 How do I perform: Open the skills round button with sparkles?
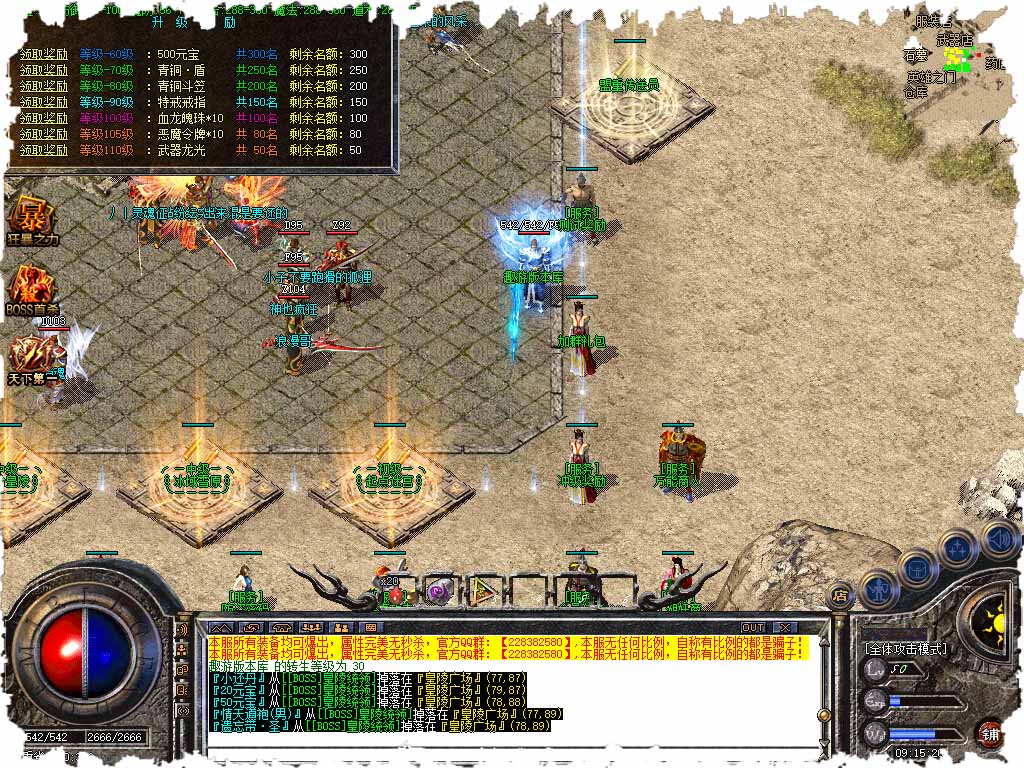(957, 546)
